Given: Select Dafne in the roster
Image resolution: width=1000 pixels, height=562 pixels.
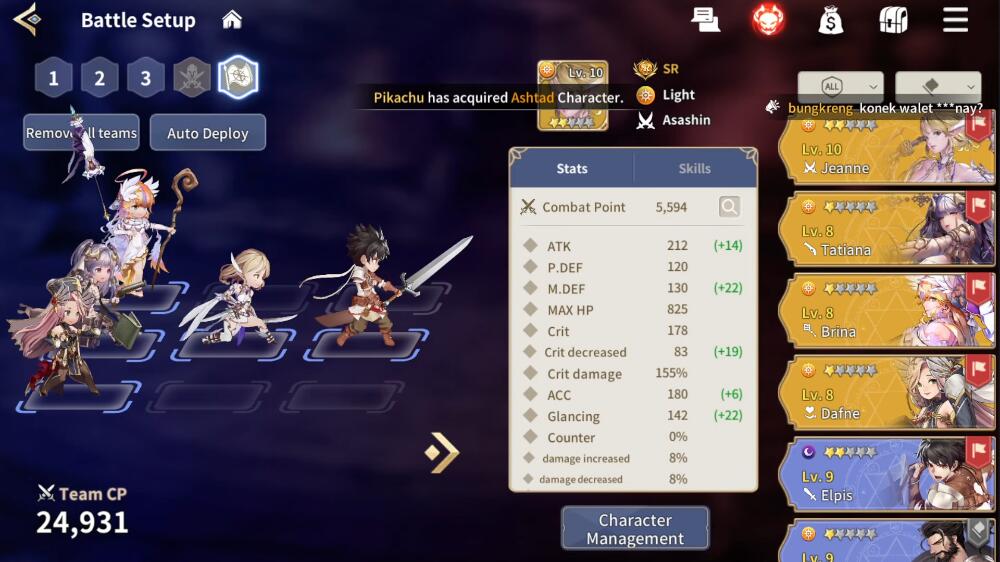Looking at the screenshot, I should [x=886, y=393].
